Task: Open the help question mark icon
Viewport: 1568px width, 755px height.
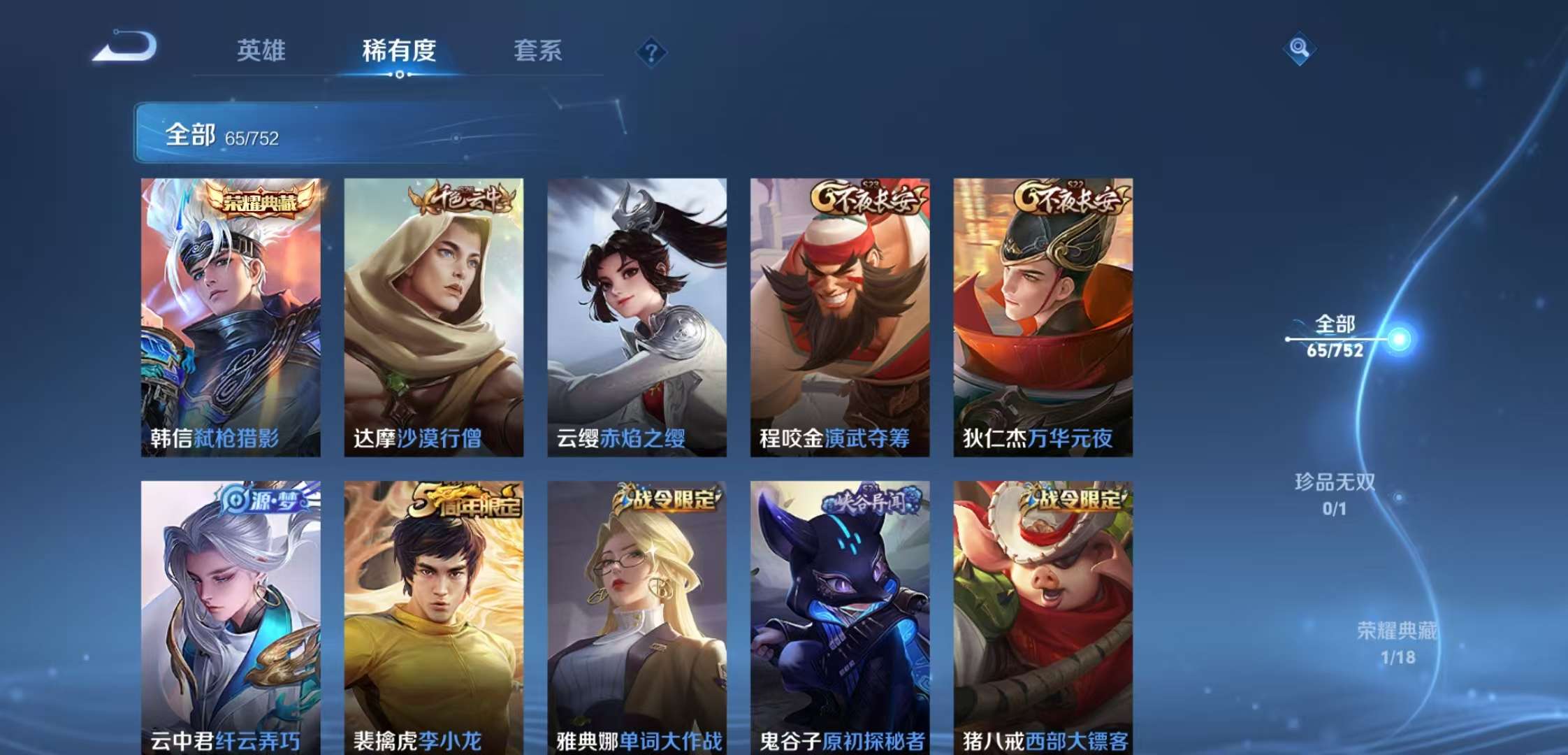Action: (650, 50)
